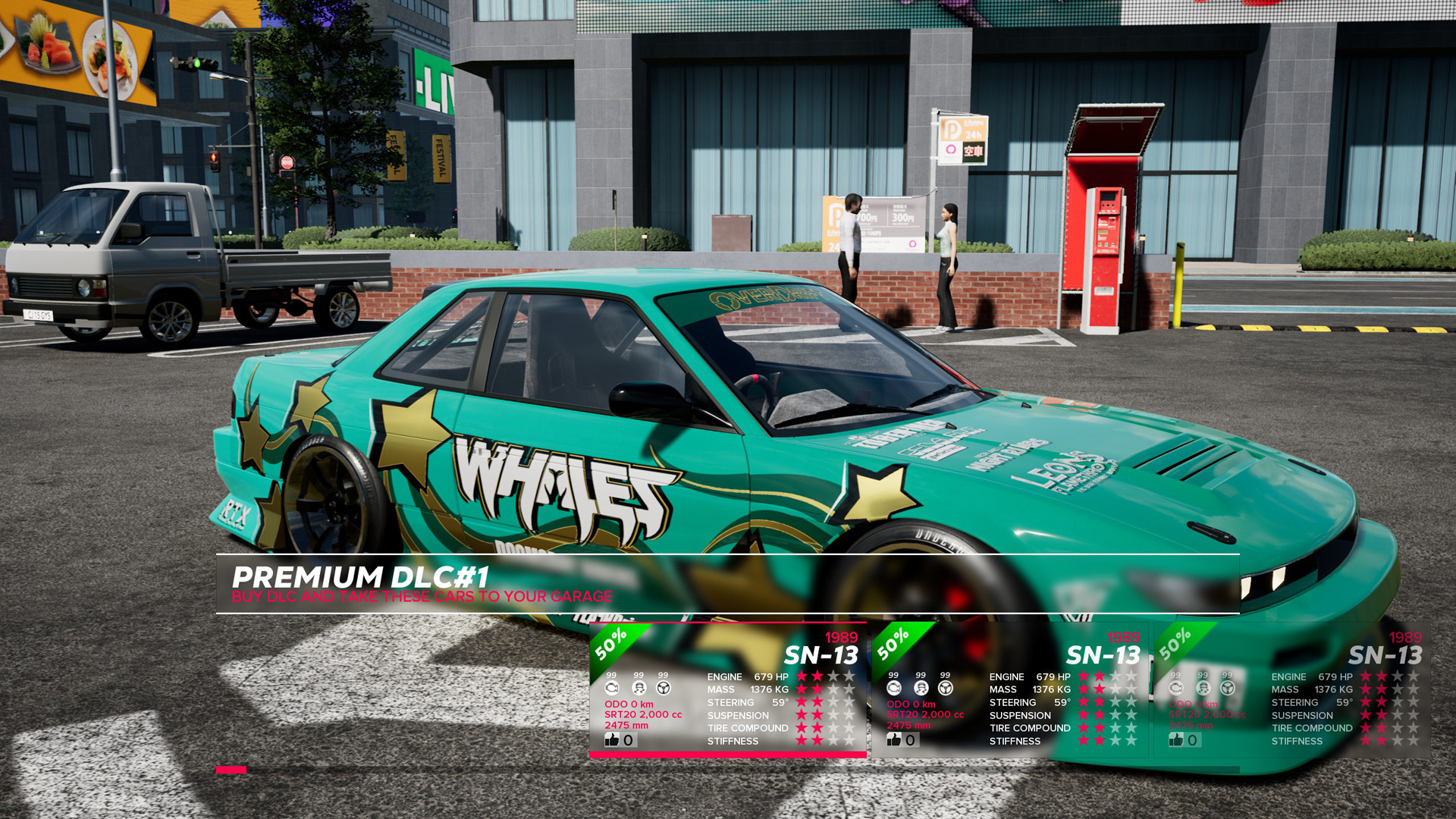Click the steering wheel icon on the rightmost SN-13 card

coord(1228,689)
